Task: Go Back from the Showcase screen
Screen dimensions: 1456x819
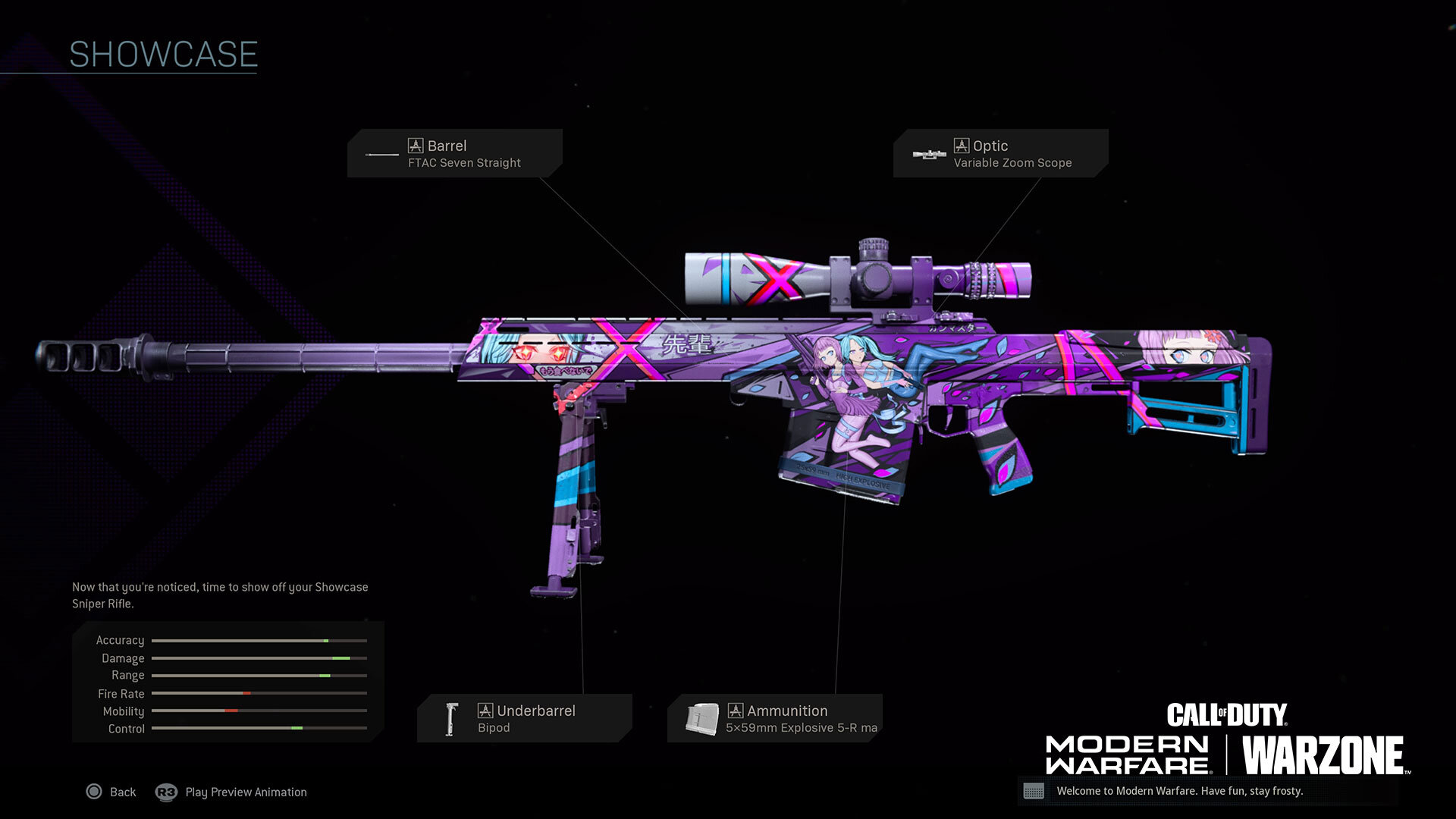Action: 111,792
